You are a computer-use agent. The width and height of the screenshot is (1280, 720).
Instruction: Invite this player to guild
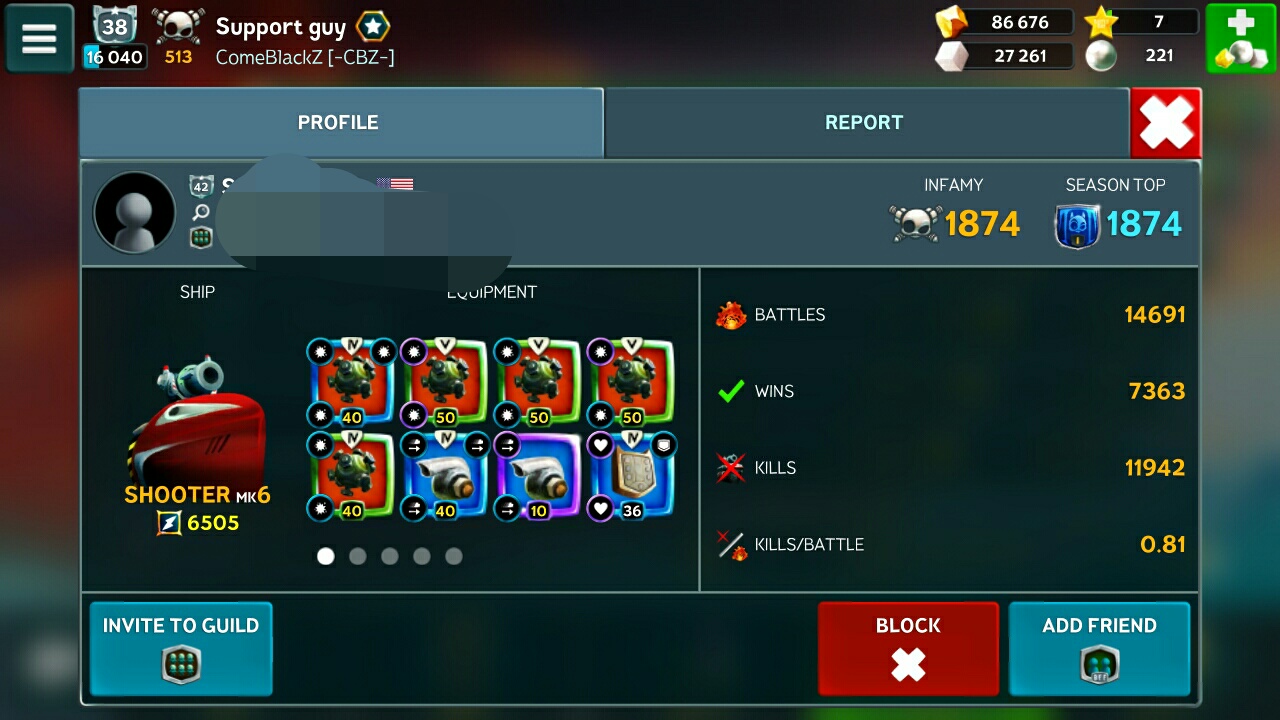(x=181, y=648)
